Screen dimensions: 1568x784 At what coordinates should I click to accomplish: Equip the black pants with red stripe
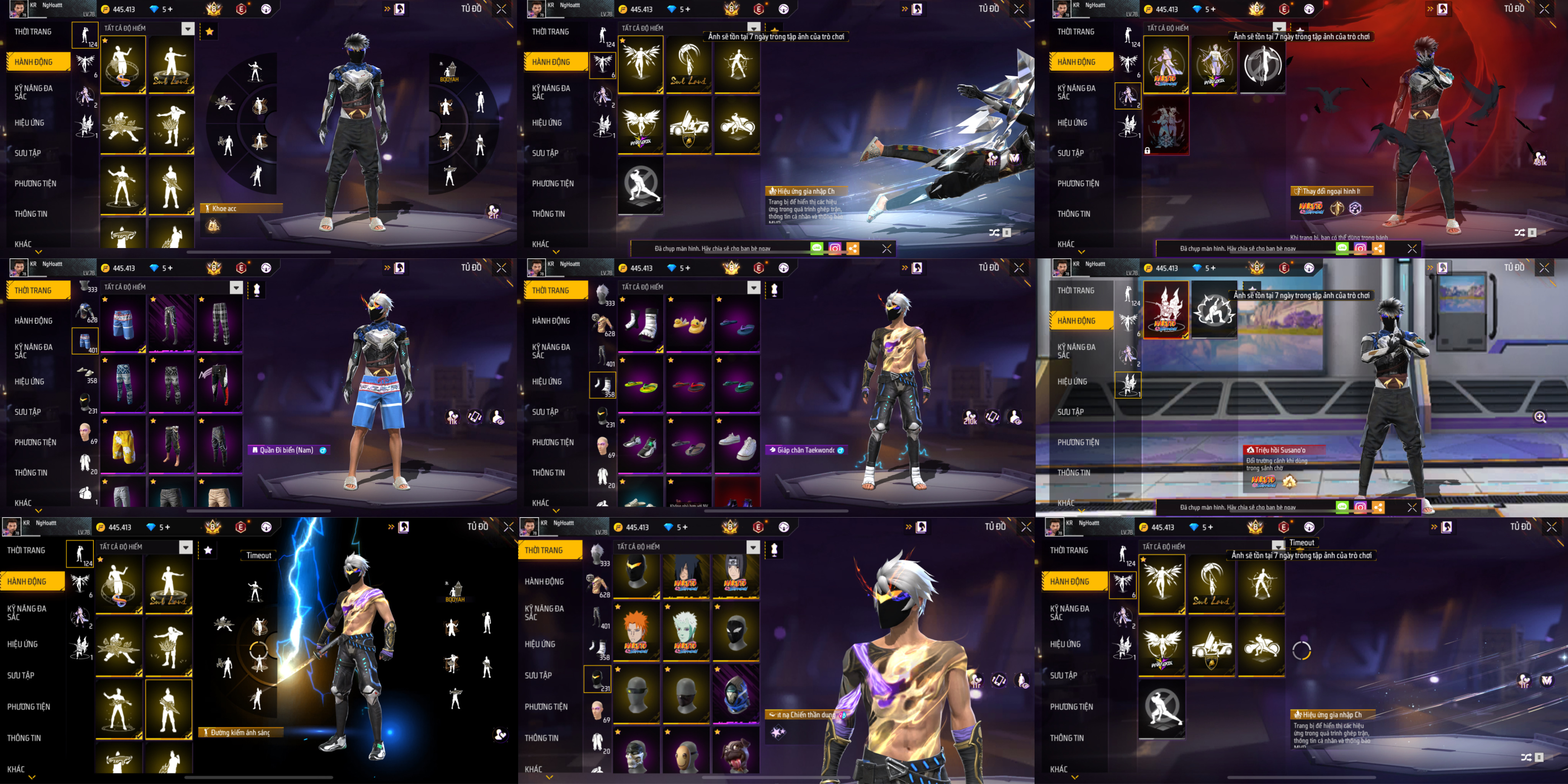click(x=220, y=384)
